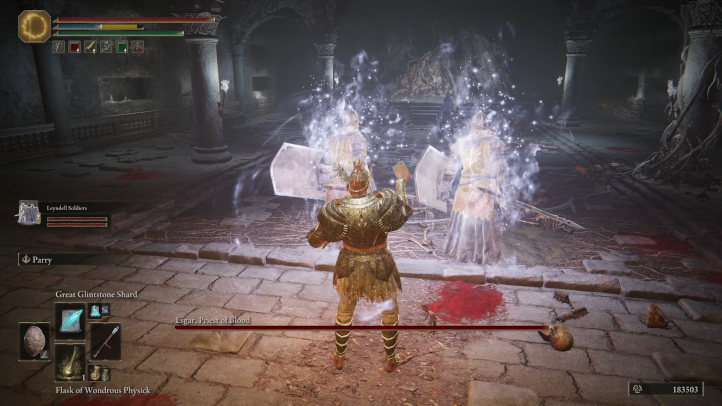Click the Leyndell Soldiers summon portrait

click(29, 211)
